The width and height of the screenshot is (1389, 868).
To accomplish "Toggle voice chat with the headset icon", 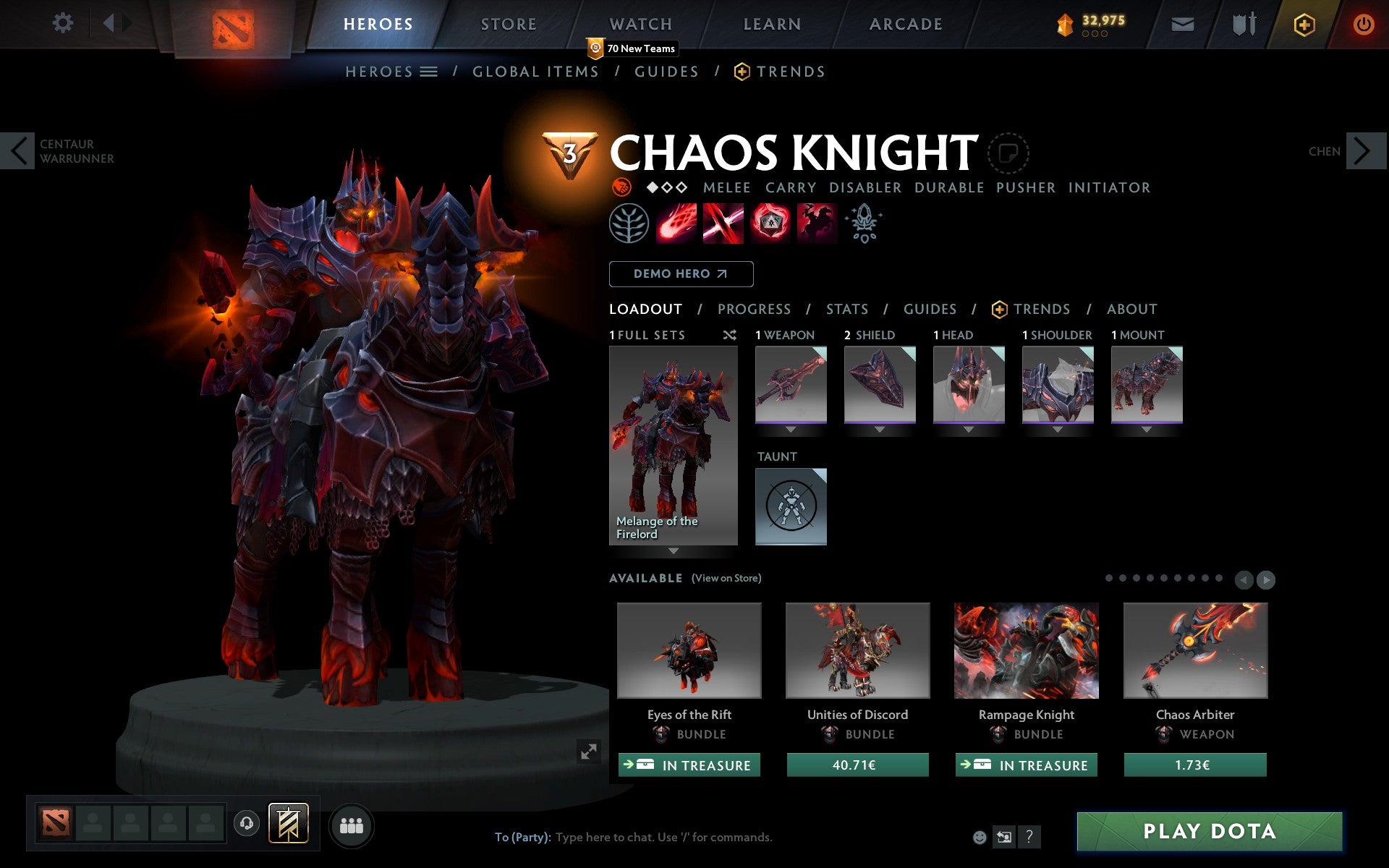I will coord(247,822).
